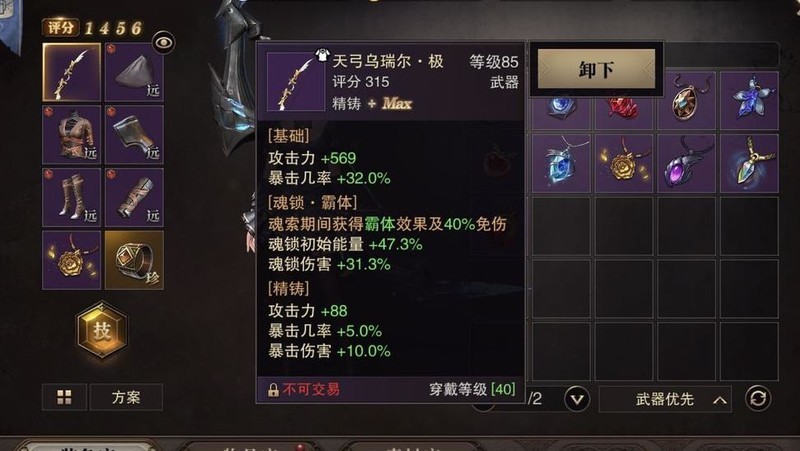Select the equipped ring slot
The image size is (800, 451).
tap(134, 259)
